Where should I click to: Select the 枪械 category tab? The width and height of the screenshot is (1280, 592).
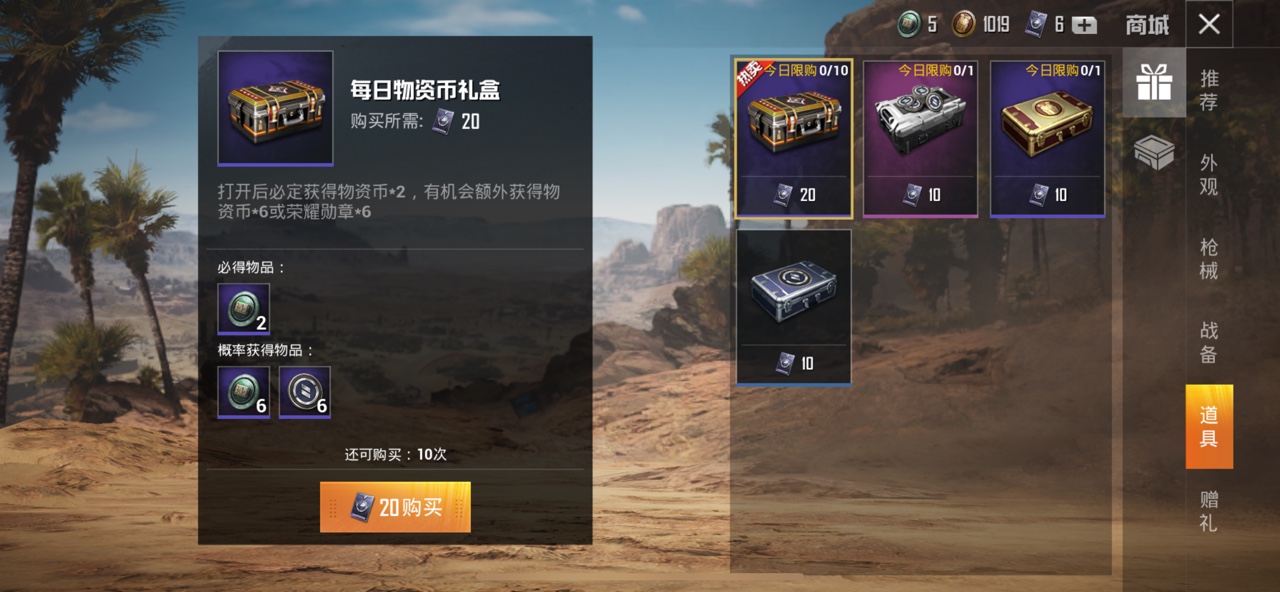point(1209,258)
